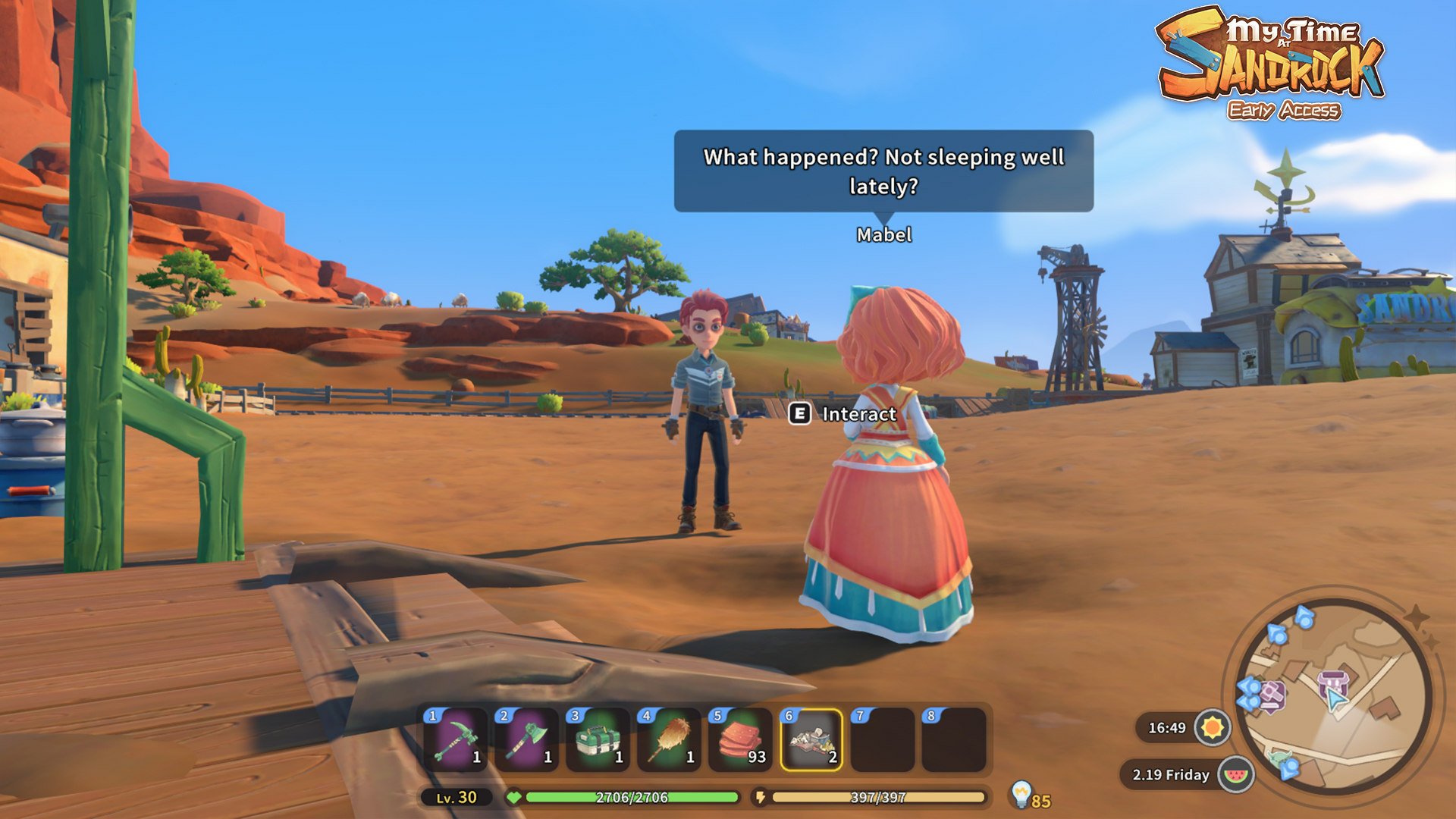This screenshot has width=1456, height=819.
Task: Click the watermelon season icon
Action: point(1236,775)
